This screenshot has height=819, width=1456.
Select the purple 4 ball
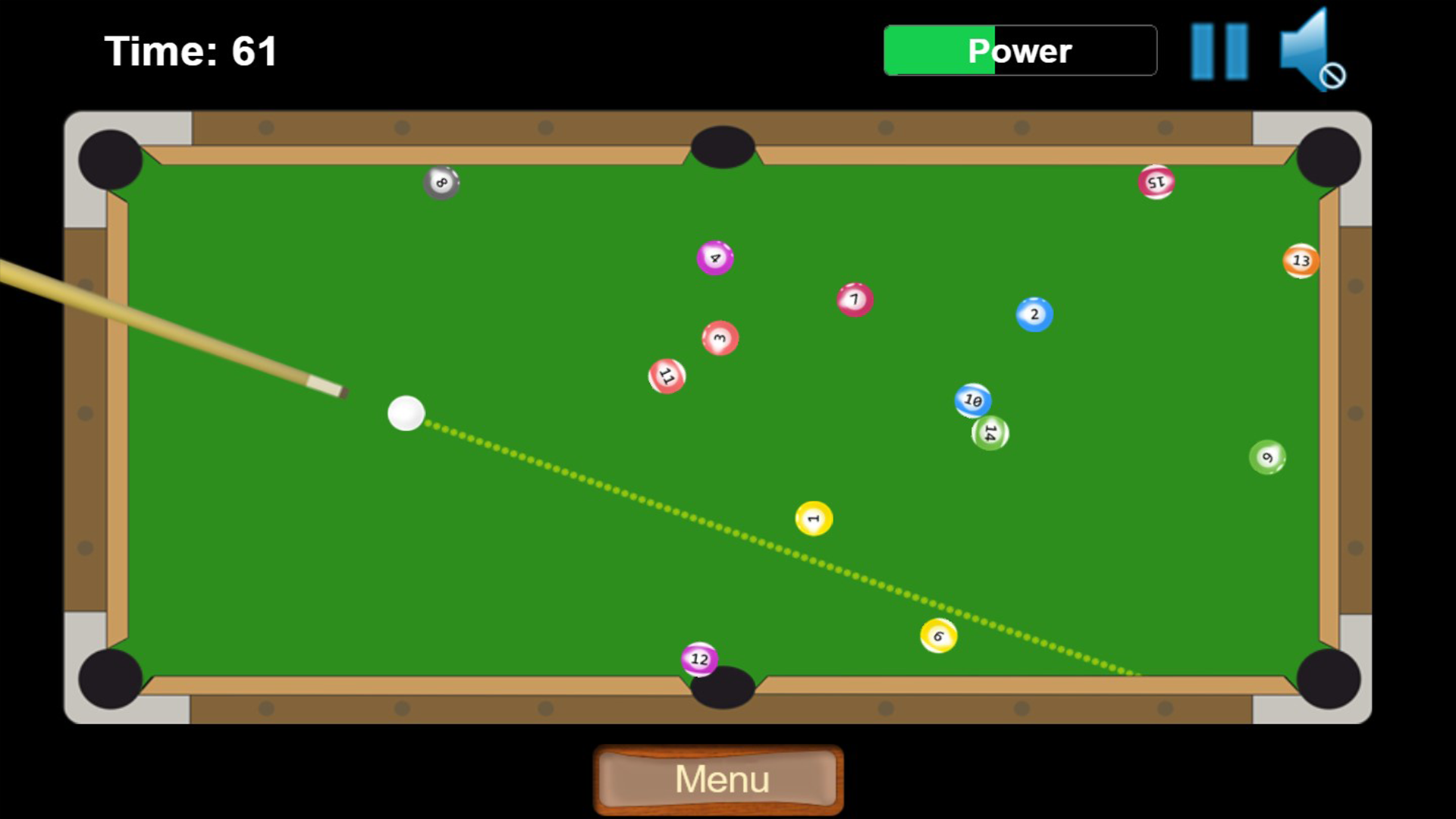(714, 258)
